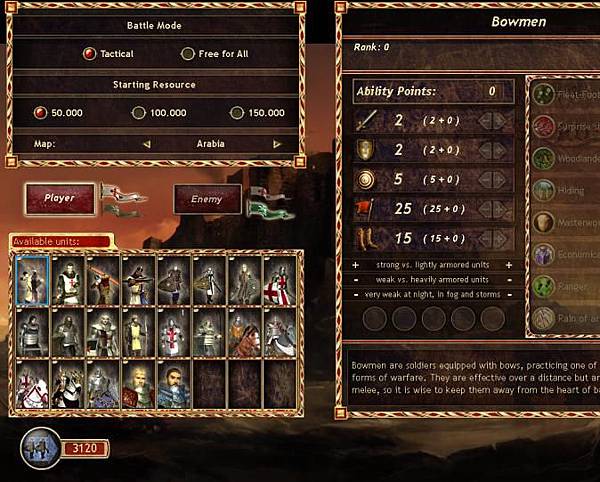
Task: Open the Enemy army button
Action: (x=208, y=200)
